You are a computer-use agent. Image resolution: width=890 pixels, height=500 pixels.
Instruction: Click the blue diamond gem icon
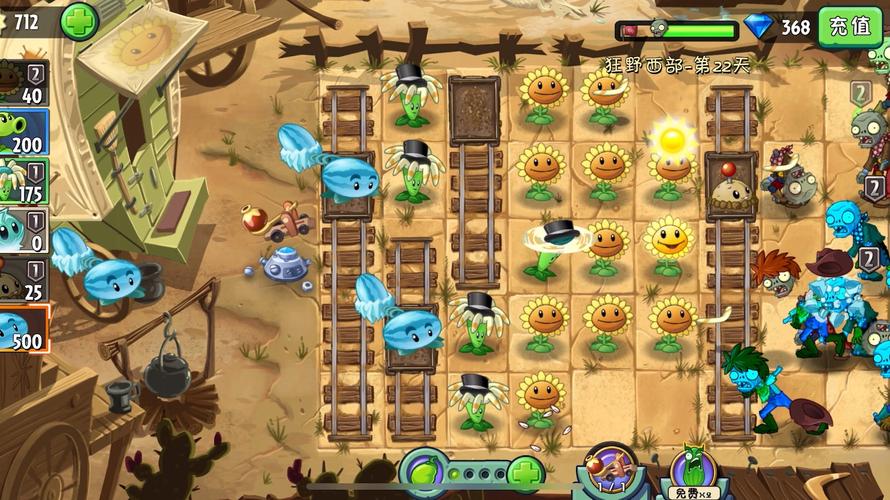click(760, 27)
